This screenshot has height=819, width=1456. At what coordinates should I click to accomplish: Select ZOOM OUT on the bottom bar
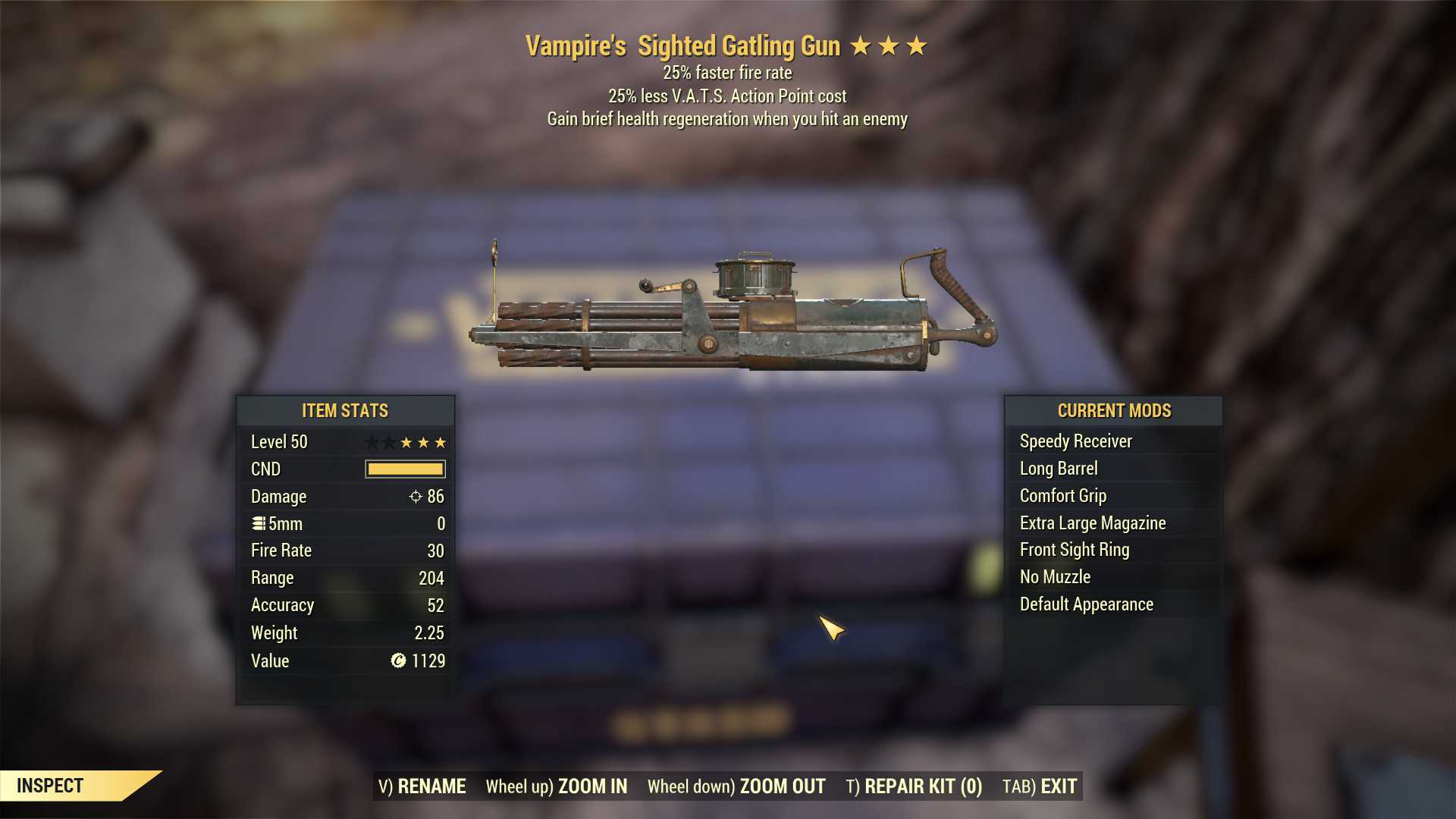click(x=736, y=786)
